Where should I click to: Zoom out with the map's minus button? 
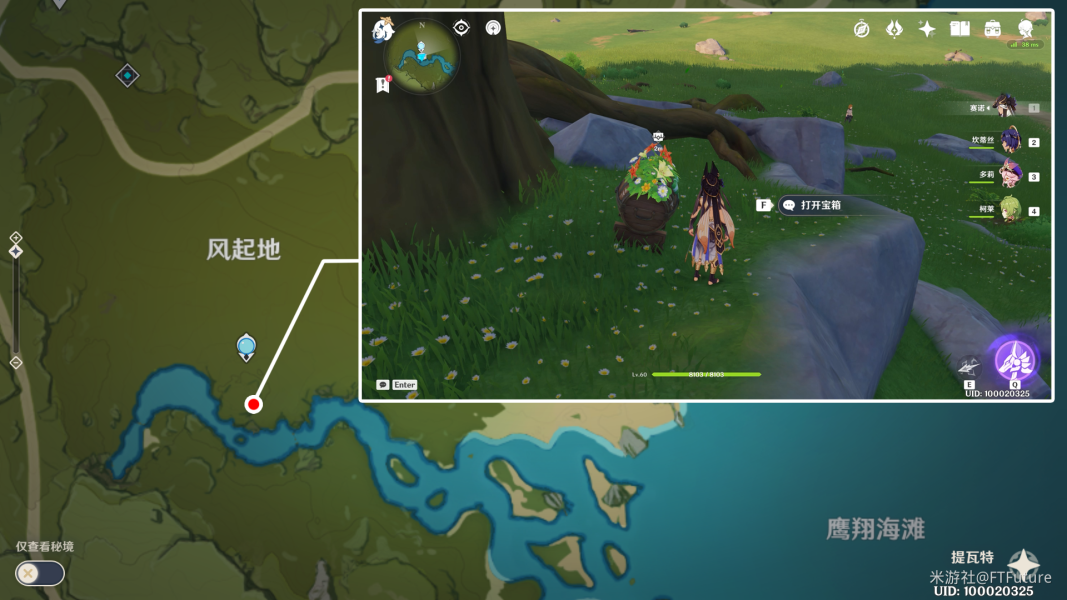point(16,362)
